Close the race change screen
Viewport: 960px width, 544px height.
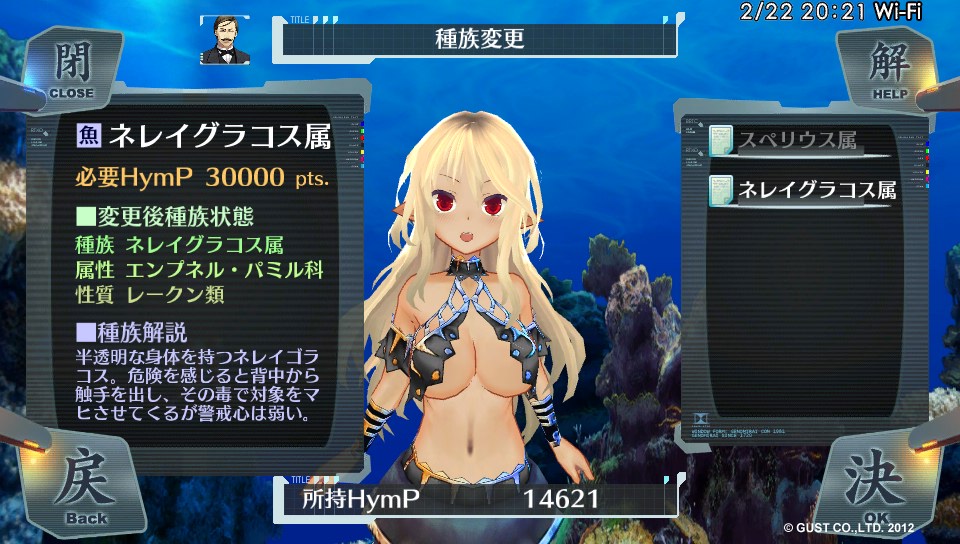tap(70, 68)
